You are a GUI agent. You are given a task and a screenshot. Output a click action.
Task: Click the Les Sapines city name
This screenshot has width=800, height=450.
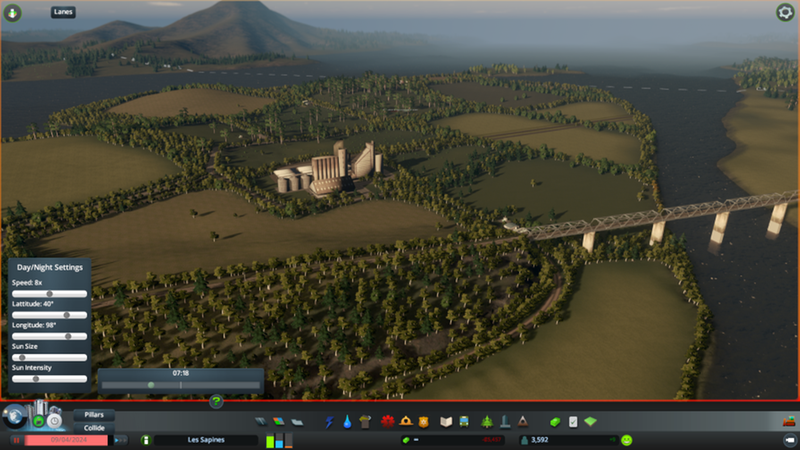[x=204, y=440]
